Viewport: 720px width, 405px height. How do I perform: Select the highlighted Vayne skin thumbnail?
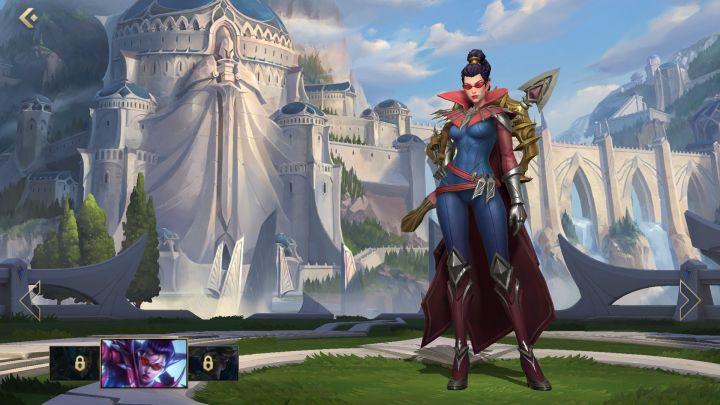click(143, 362)
